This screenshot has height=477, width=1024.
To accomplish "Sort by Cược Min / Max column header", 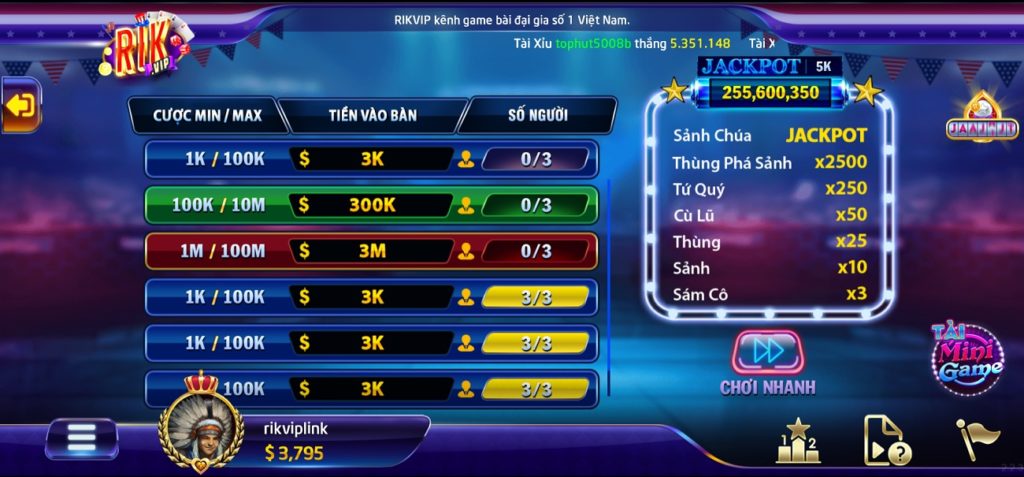I will pyautogui.click(x=207, y=115).
